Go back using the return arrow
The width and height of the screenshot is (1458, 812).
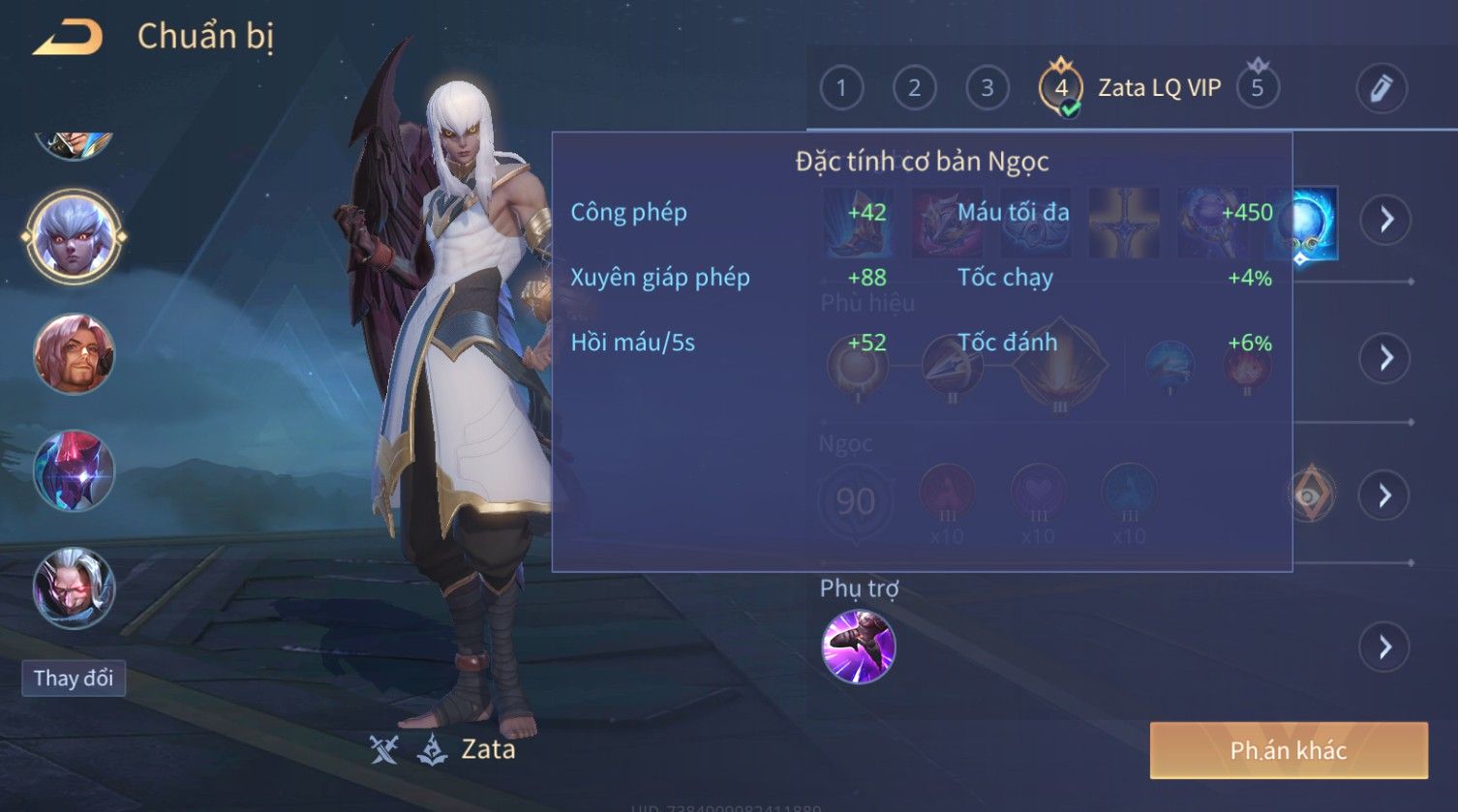click(68, 38)
